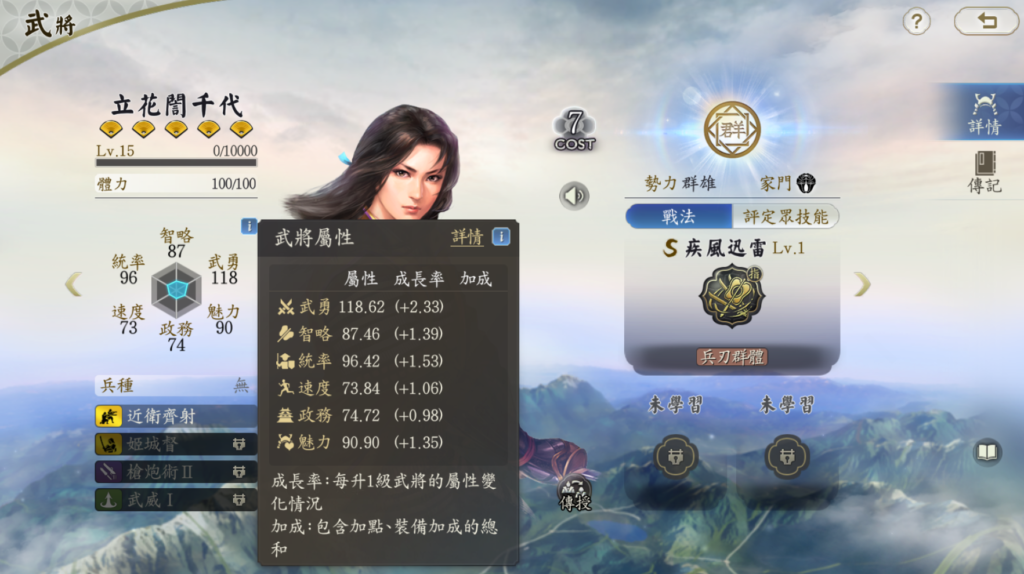This screenshot has width=1024, height=574.
Task: Click the blue info icon in attribute popup
Action: (500, 237)
